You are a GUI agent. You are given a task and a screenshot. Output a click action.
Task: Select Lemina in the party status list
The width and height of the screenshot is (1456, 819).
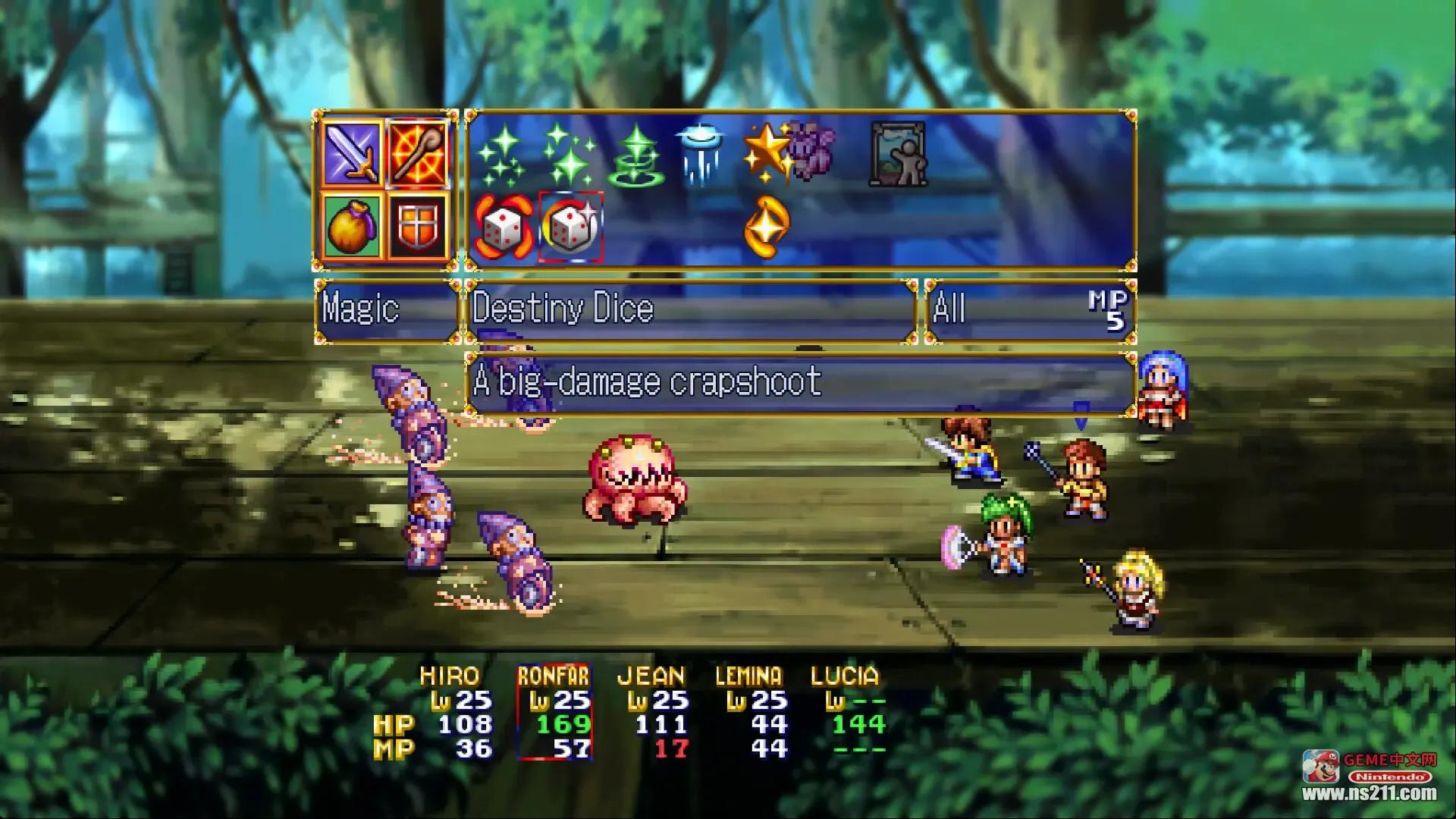749,711
